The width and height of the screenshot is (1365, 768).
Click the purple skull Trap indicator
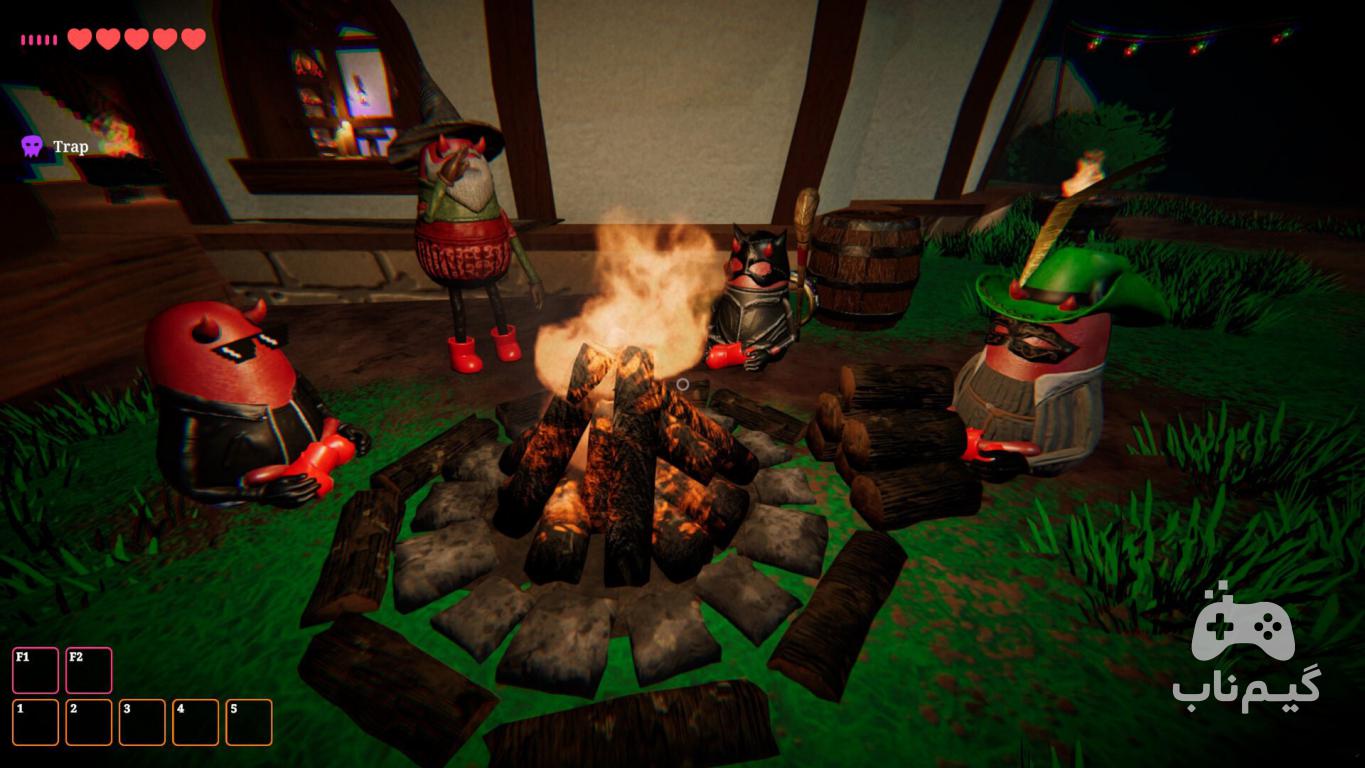[32, 147]
